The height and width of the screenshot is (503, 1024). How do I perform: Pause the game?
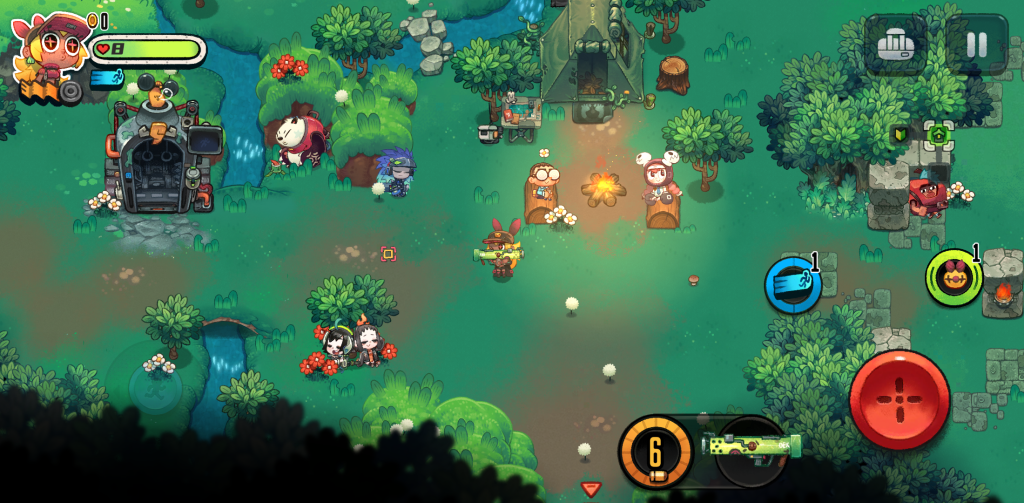pos(976,45)
